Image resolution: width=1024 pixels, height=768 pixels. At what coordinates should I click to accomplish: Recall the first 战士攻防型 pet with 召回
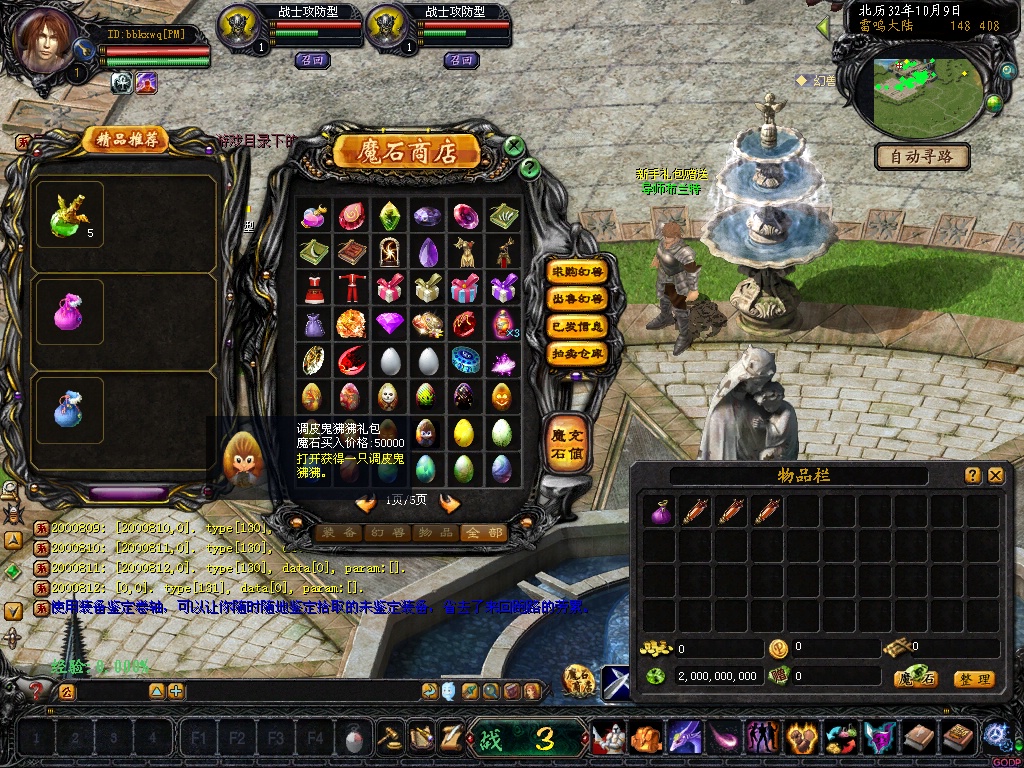313,60
